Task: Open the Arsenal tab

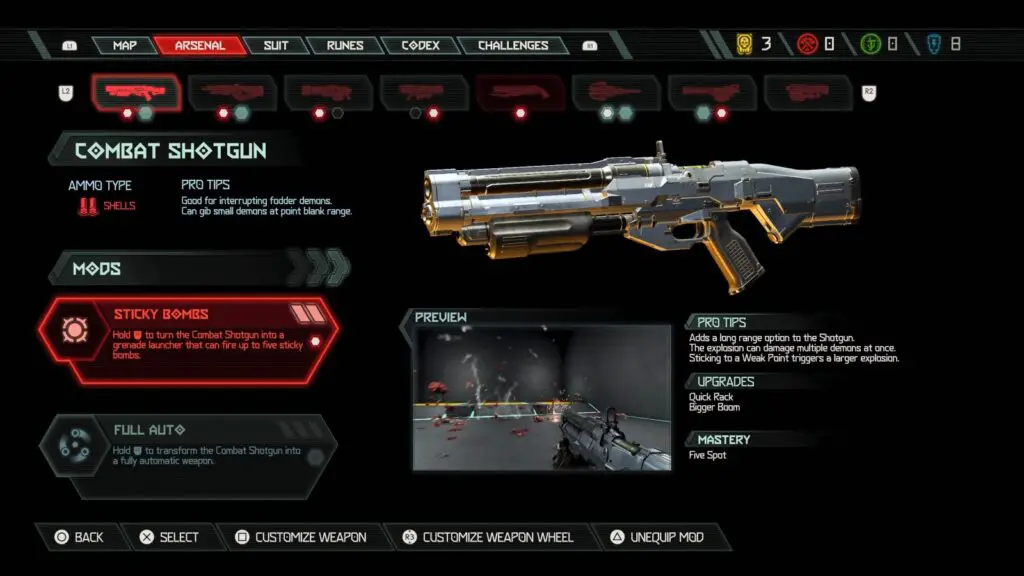Action: pyautogui.click(x=199, y=46)
